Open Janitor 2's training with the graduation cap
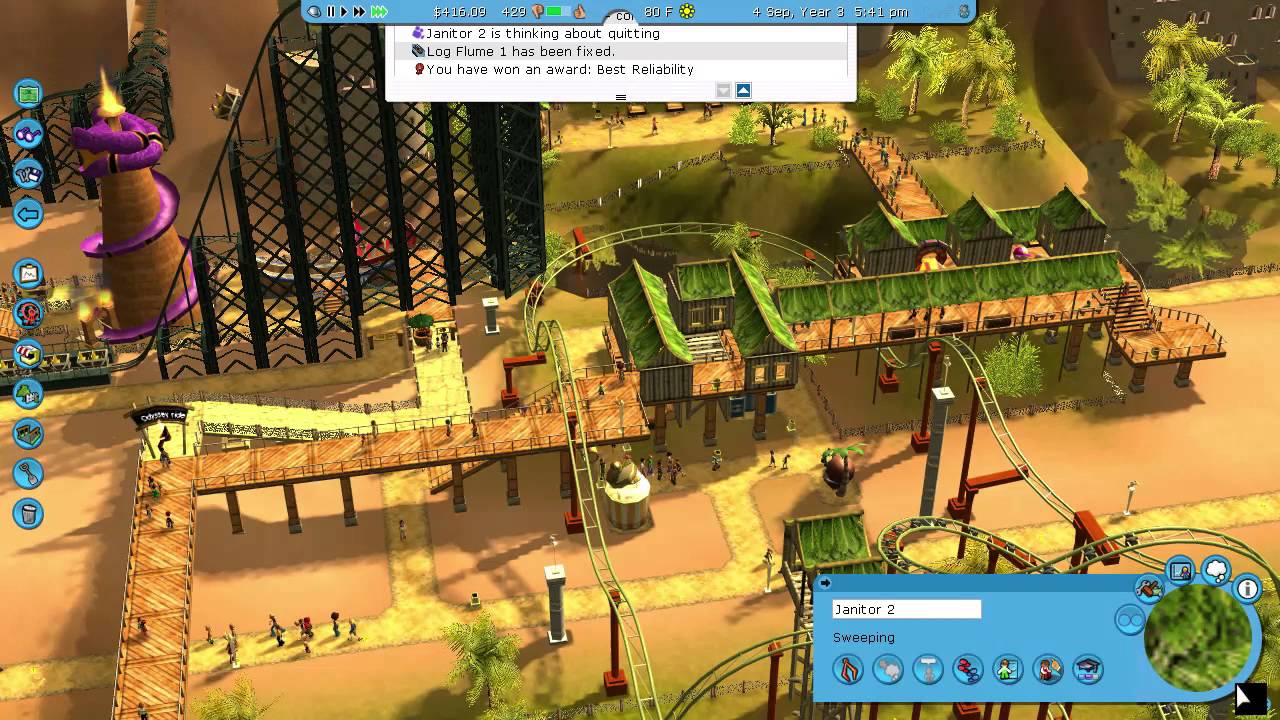This screenshot has width=1280, height=720. pyautogui.click(x=1087, y=669)
